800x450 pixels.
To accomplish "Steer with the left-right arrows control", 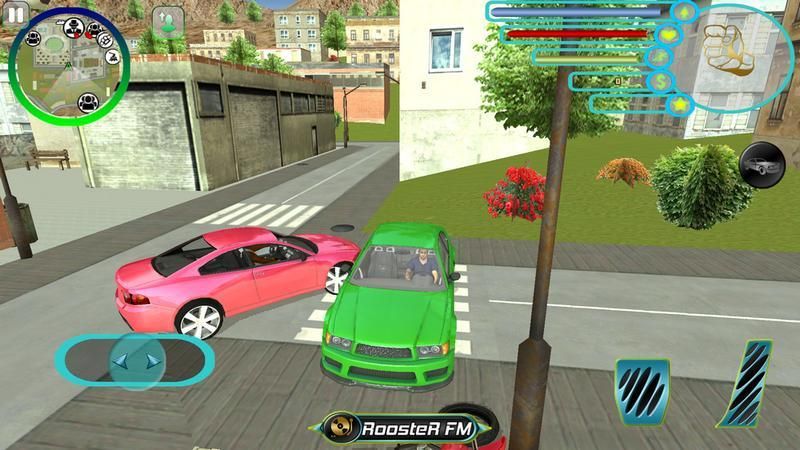I will pos(134,360).
